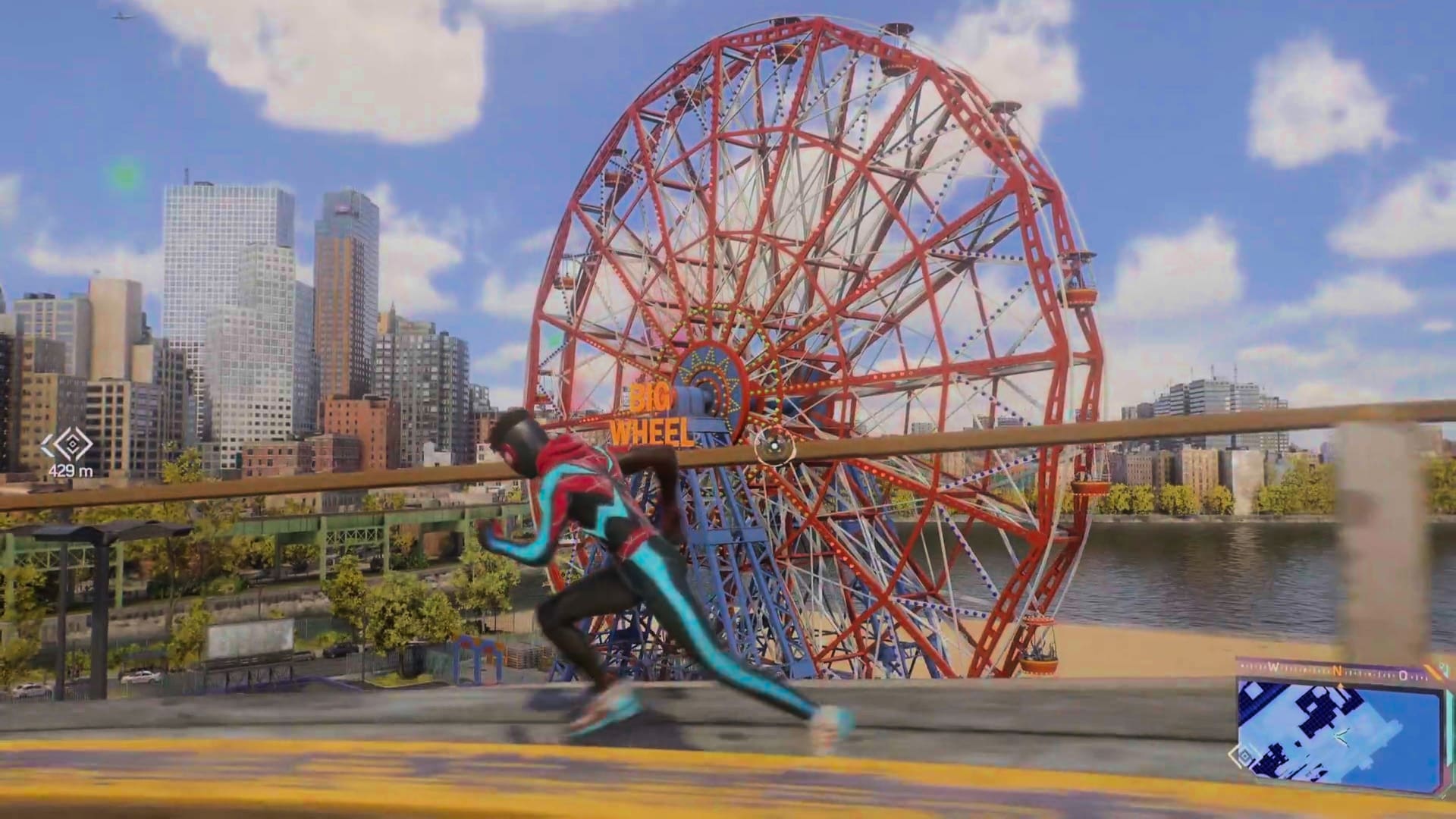Click the small chevron left of the waypoint marker
Screen dimensions: 1456x819
(x=49, y=444)
